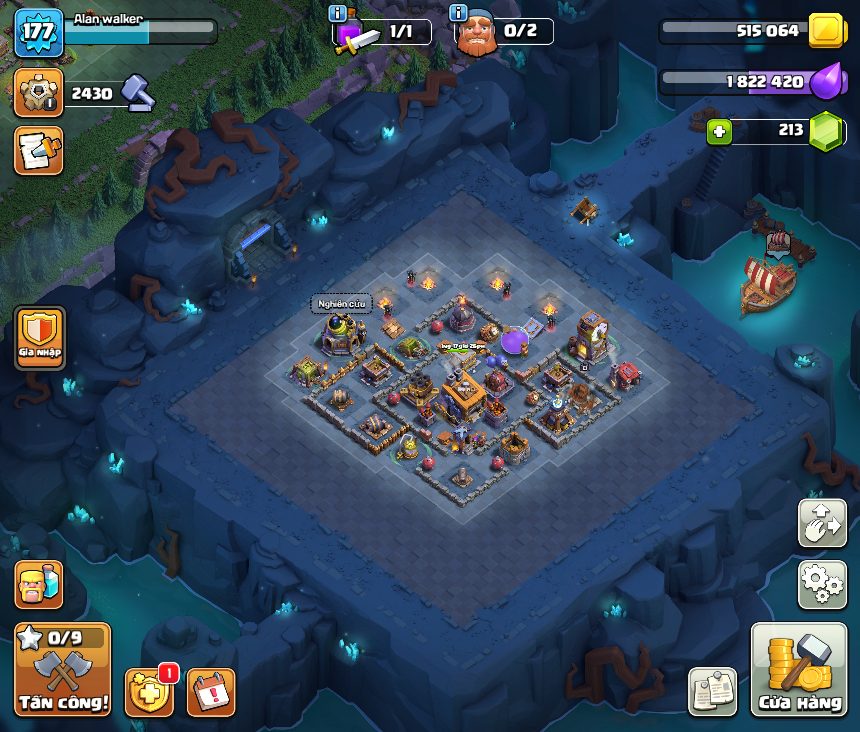Click the gold coin resource icon

[x=826, y=30]
